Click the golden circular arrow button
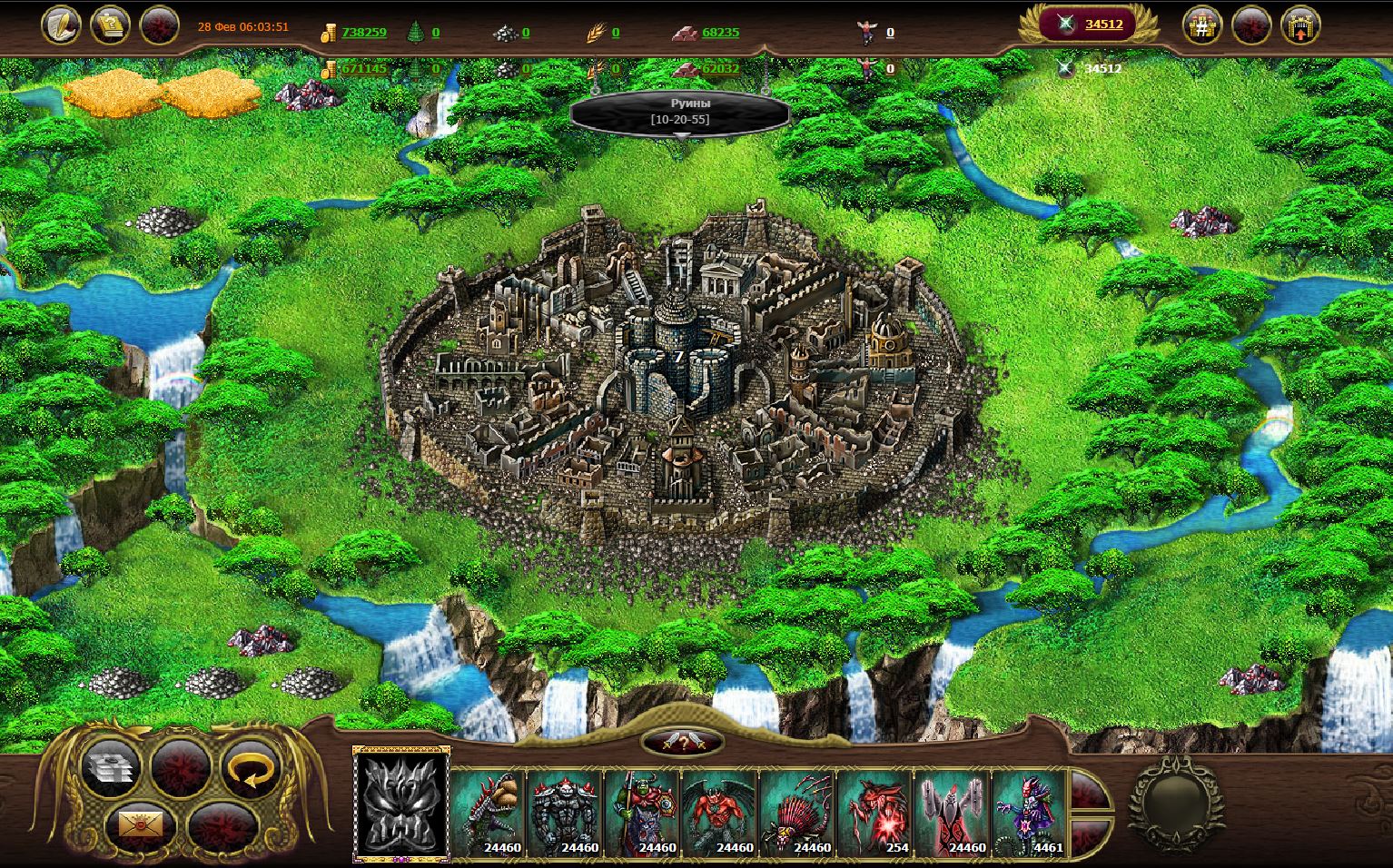The image size is (1393, 868). point(249,770)
